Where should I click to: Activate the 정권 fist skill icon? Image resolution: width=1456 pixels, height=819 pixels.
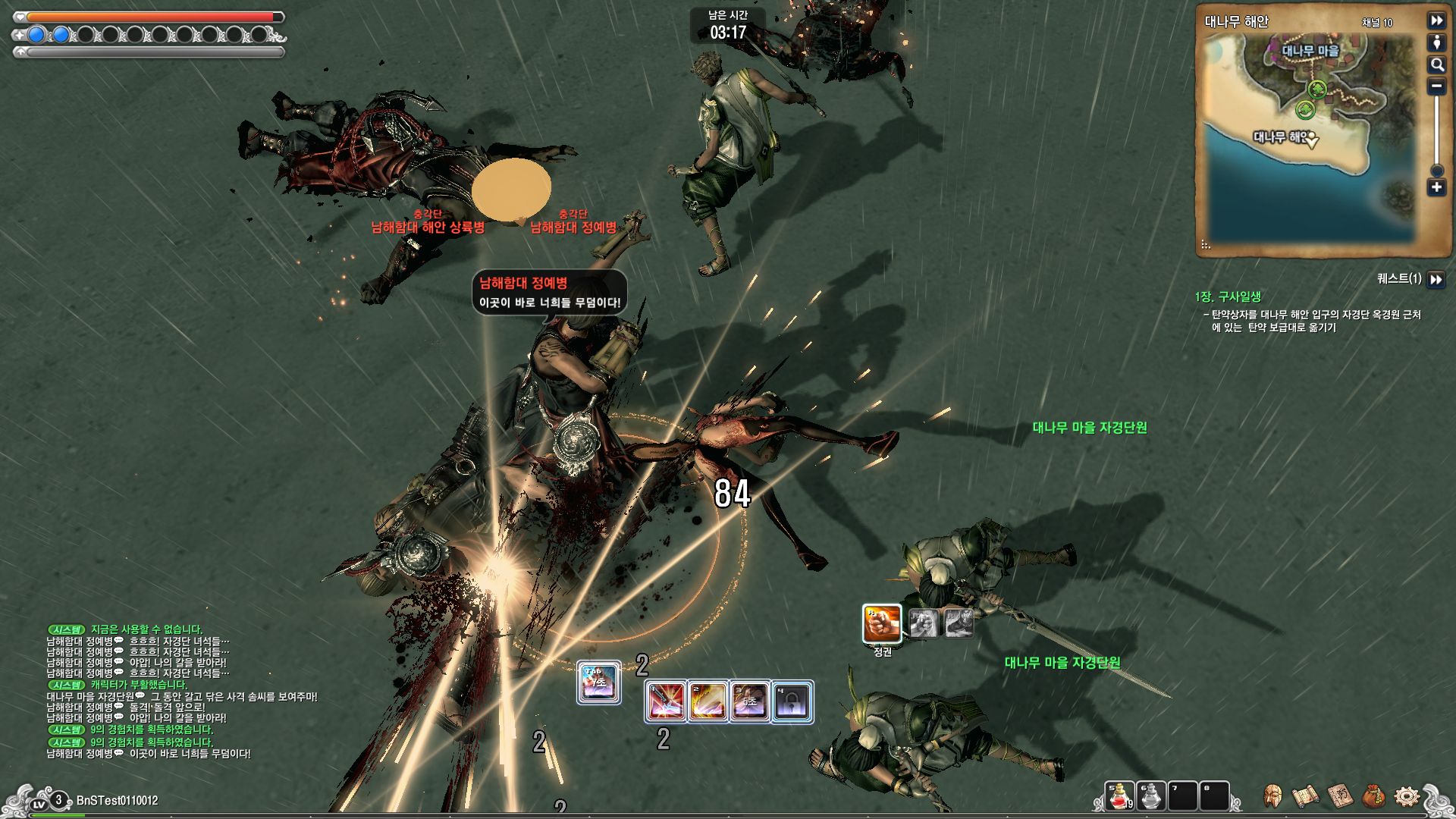tap(882, 623)
